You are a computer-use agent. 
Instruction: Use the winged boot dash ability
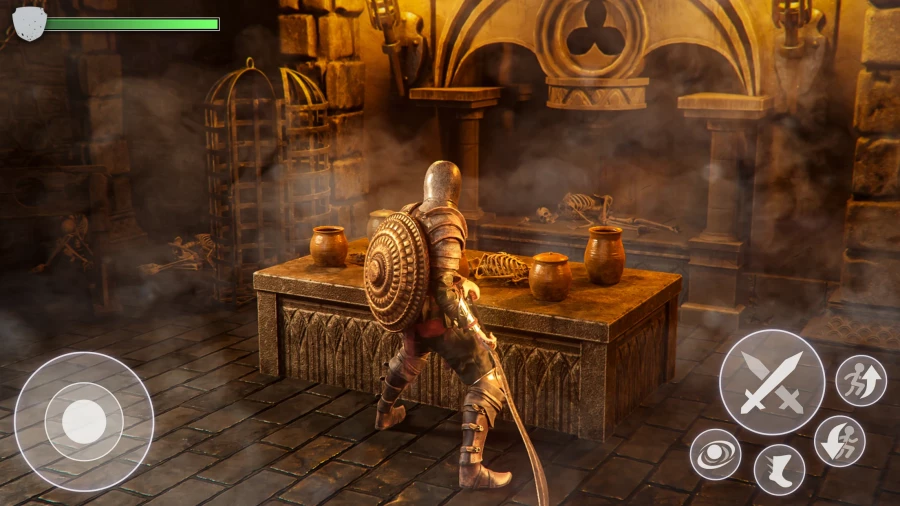(x=779, y=469)
